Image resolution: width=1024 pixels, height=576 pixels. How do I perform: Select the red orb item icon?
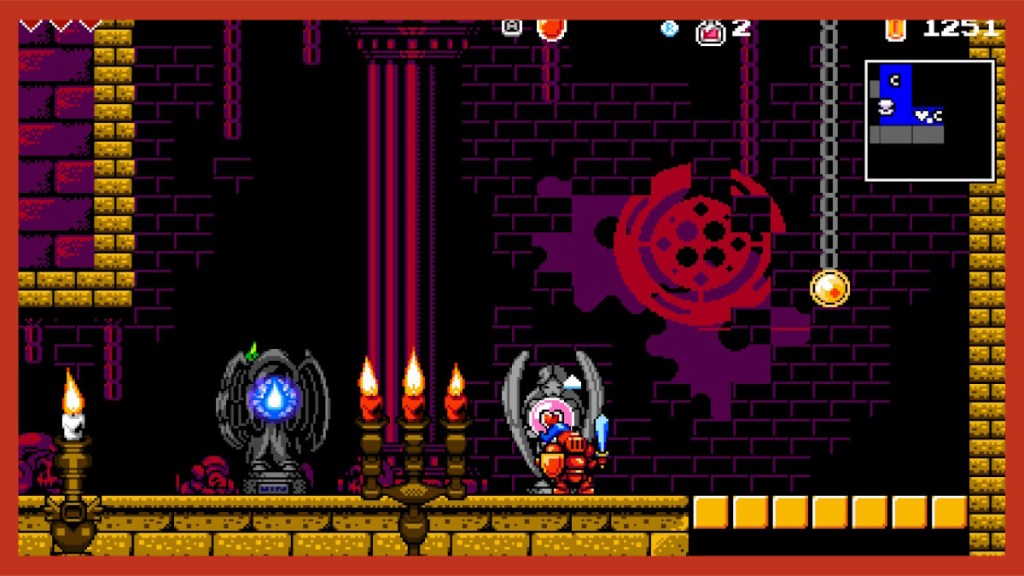coord(550,28)
